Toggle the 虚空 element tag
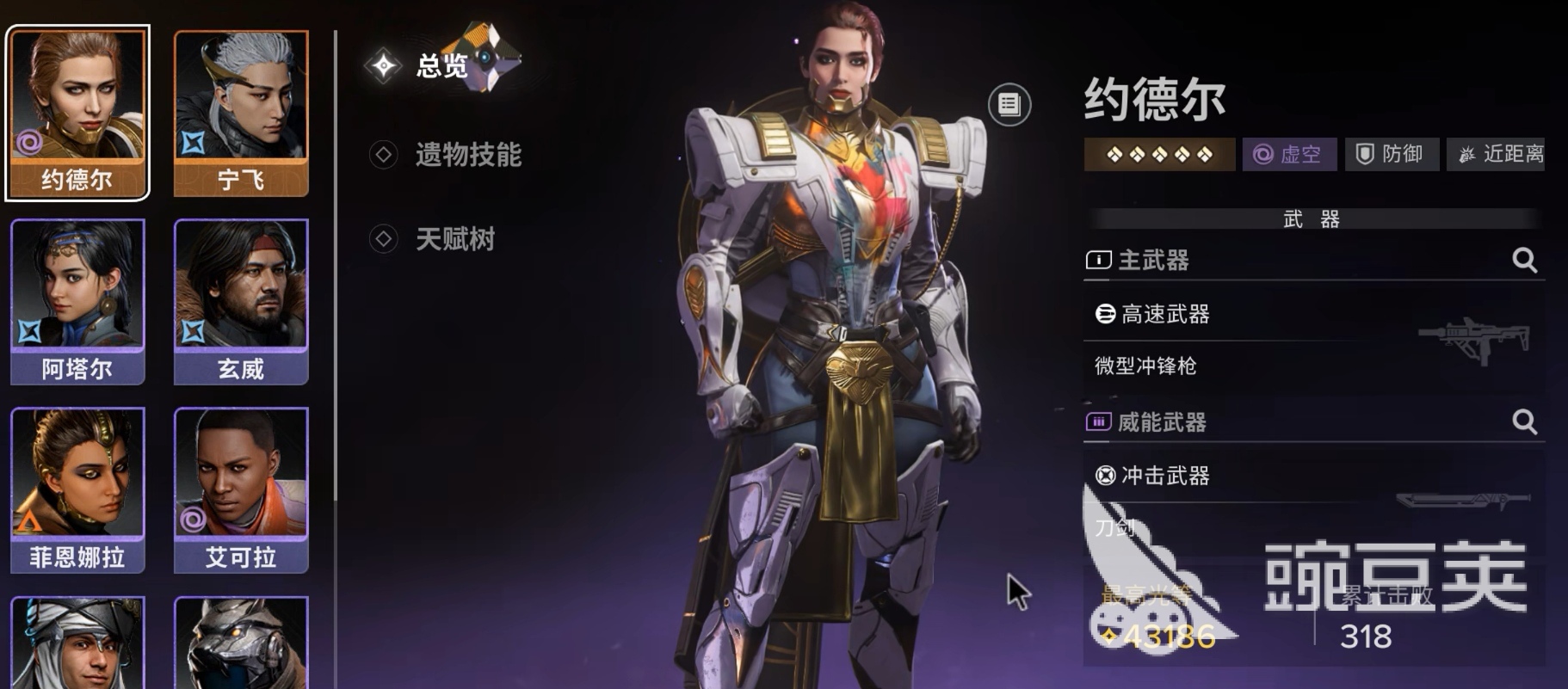Image resolution: width=1568 pixels, height=689 pixels. [1288, 154]
